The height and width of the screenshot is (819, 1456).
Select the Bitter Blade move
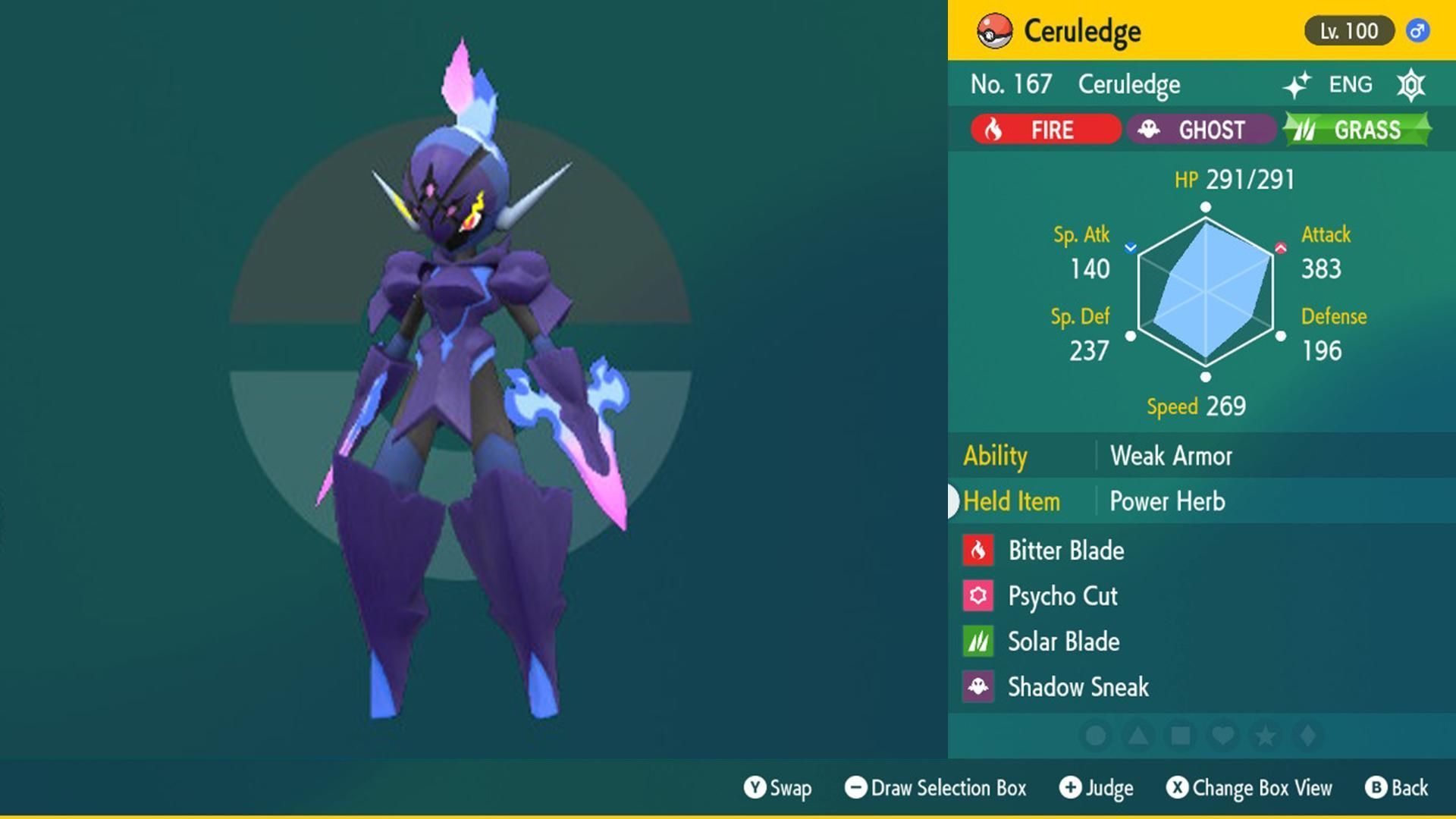[1065, 551]
